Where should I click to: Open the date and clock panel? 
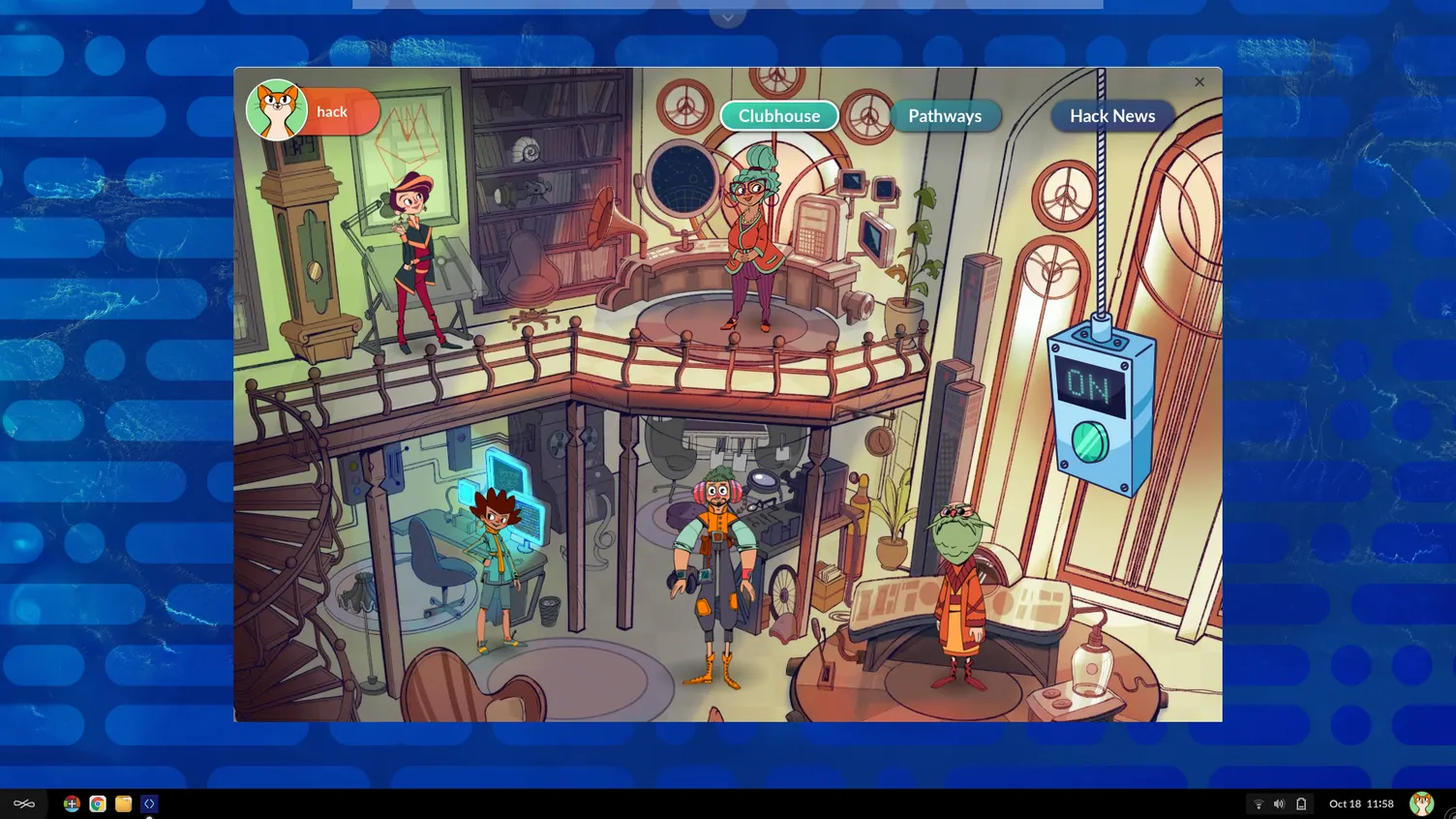click(1360, 804)
